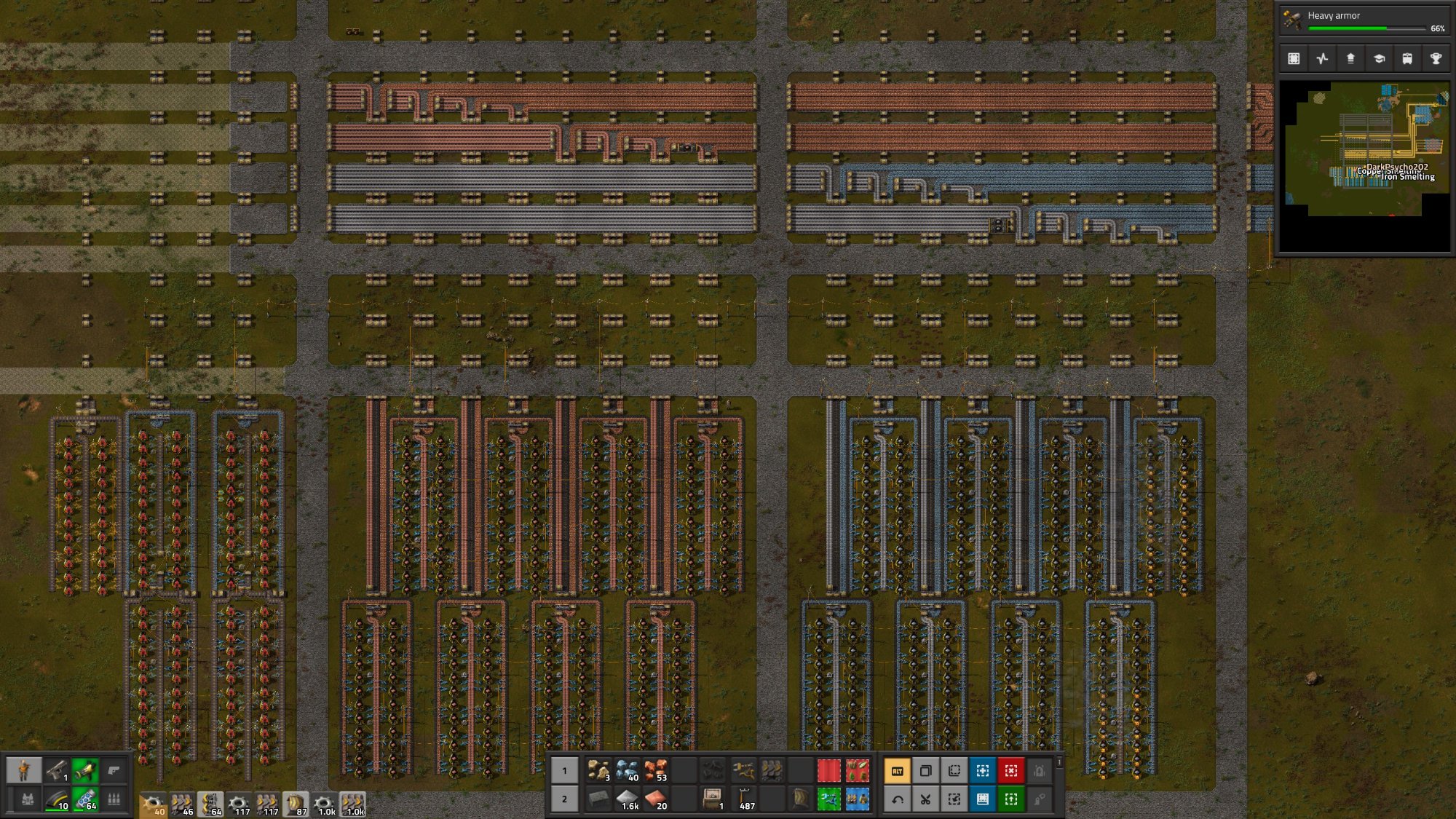Open the research technology screen

(1380, 58)
